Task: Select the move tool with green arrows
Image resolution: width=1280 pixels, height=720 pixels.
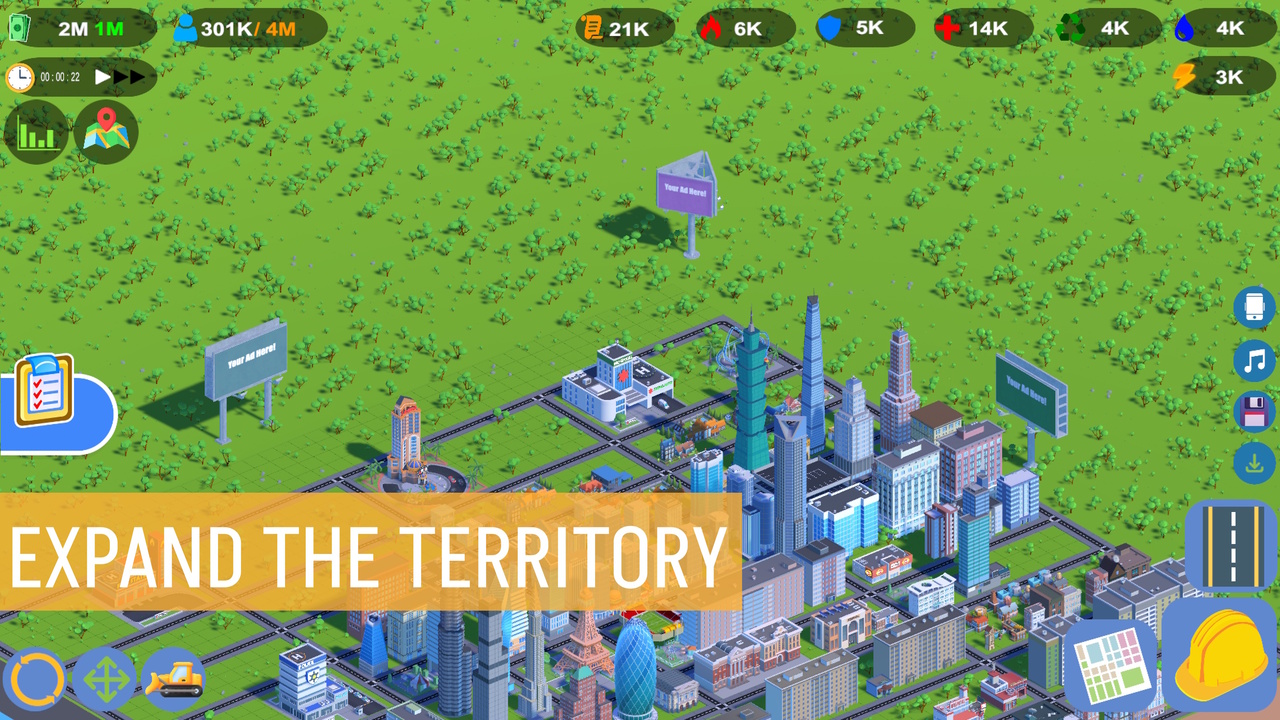Action: tap(106, 678)
